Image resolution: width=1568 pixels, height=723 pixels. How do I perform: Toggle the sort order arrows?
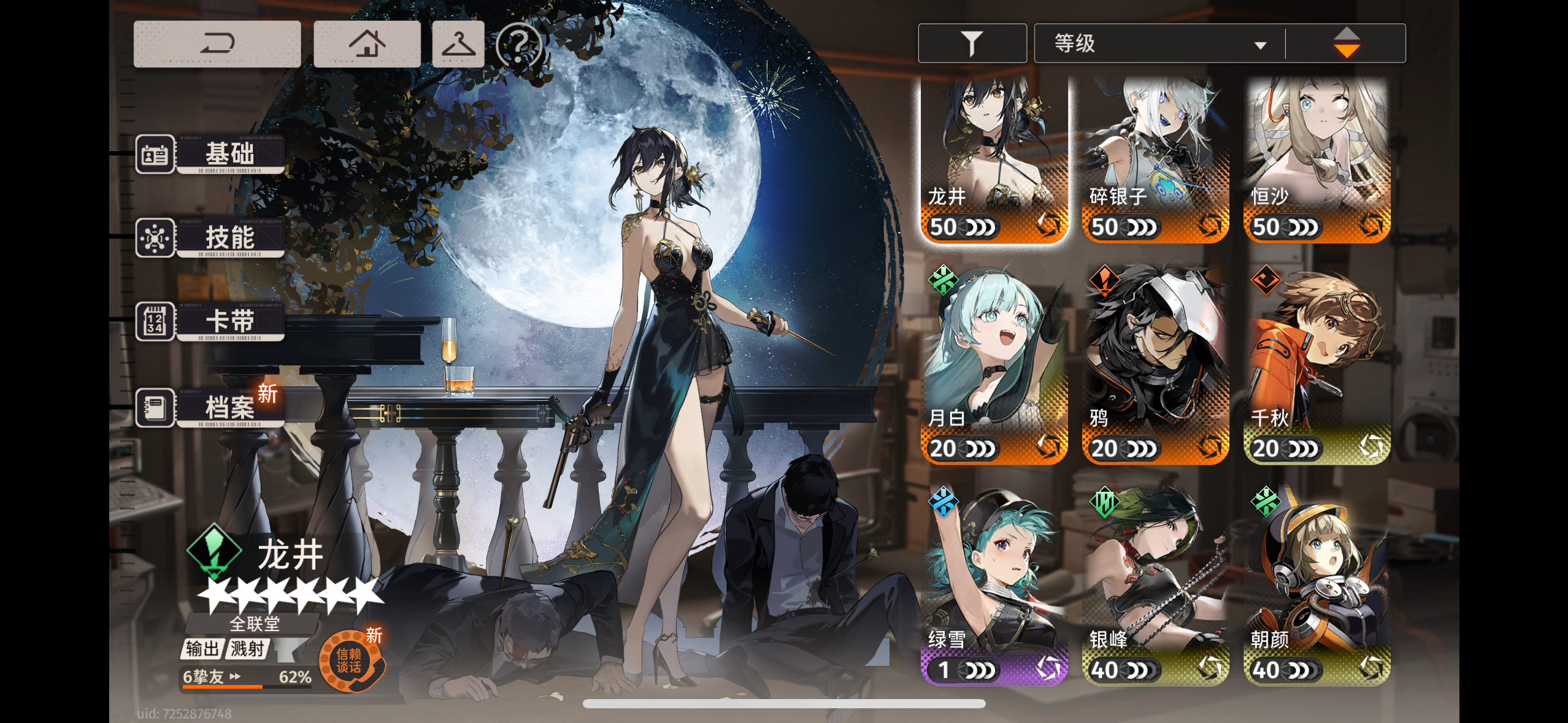[1348, 42]
